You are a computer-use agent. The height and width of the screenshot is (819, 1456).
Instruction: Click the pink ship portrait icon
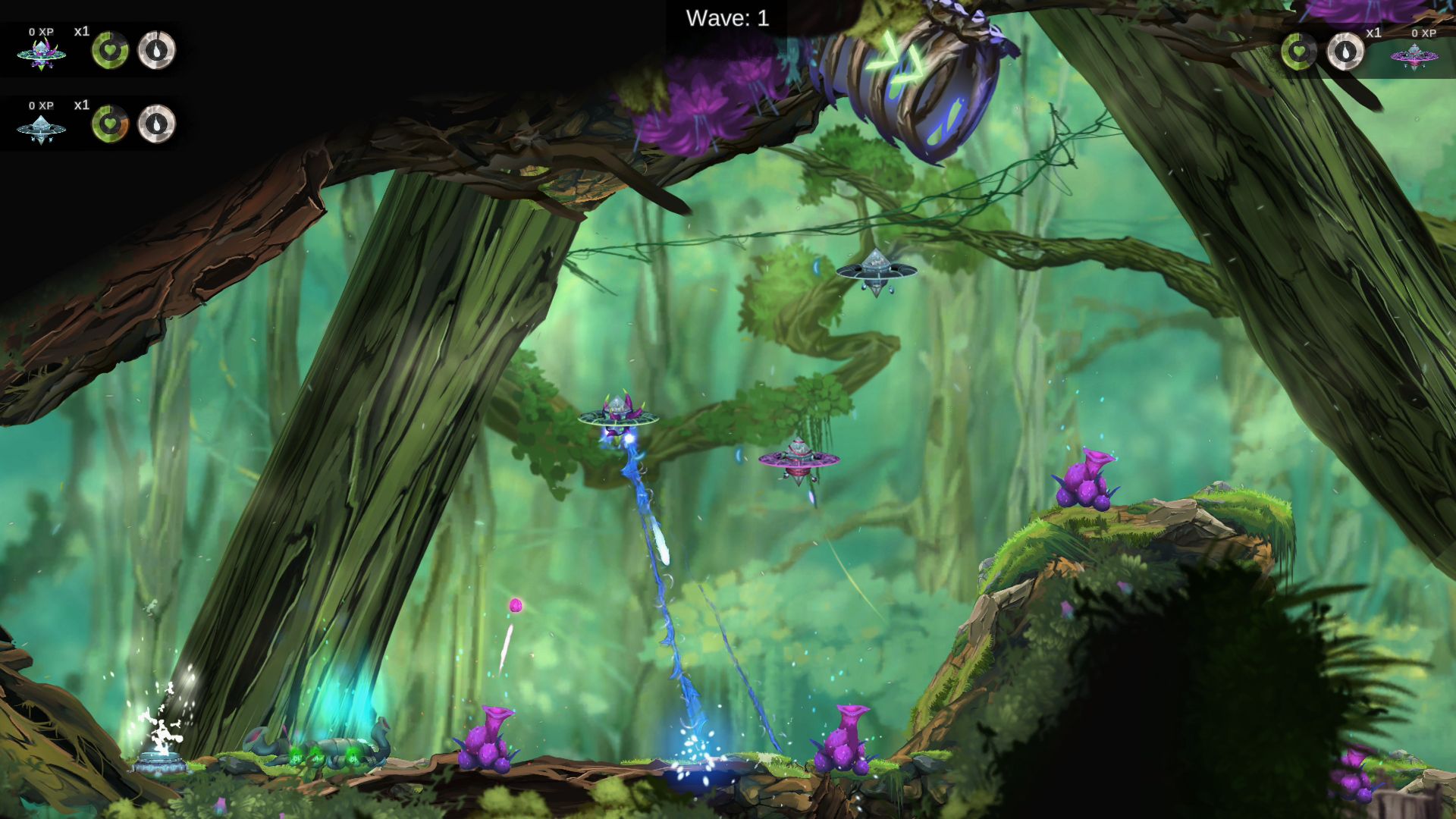[1414, 55]
